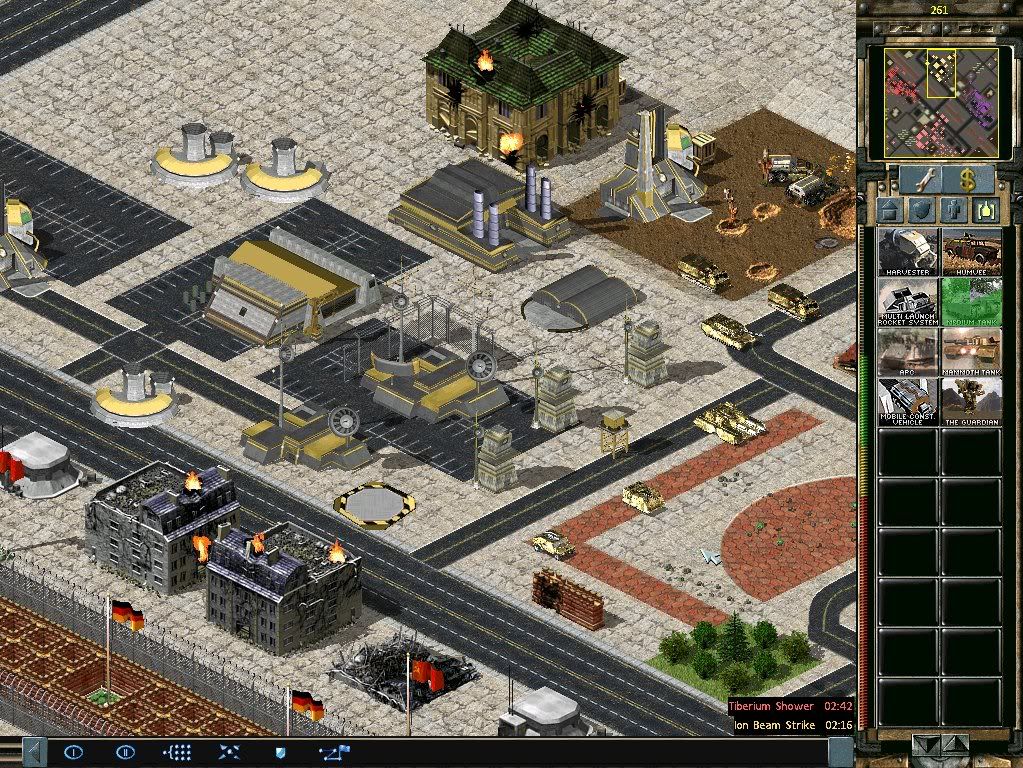Select The Guardian unit icon
Screen dimensions: 1023x768
[x=971, y=402]
